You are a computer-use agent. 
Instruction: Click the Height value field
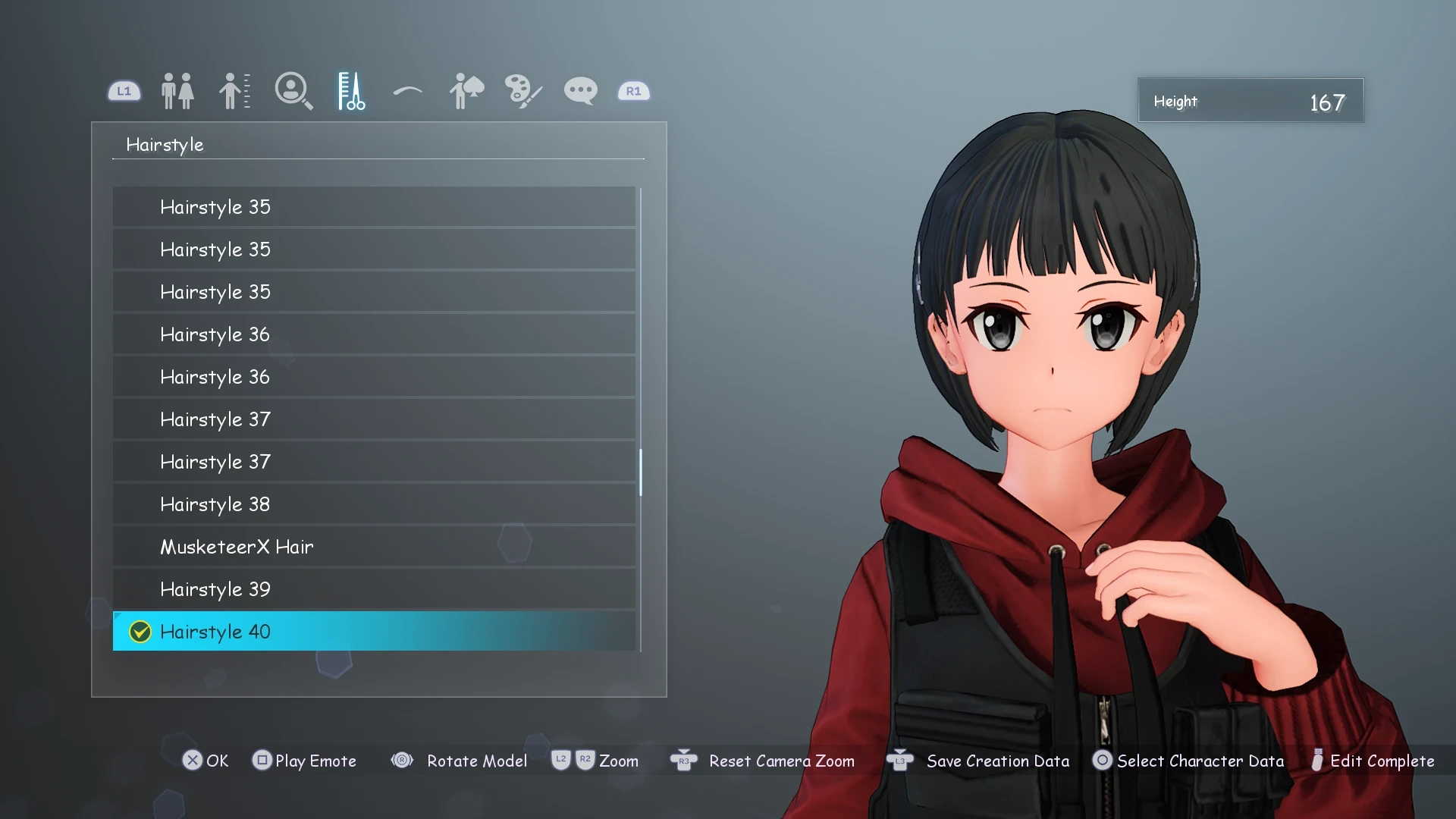(1251, 100)
